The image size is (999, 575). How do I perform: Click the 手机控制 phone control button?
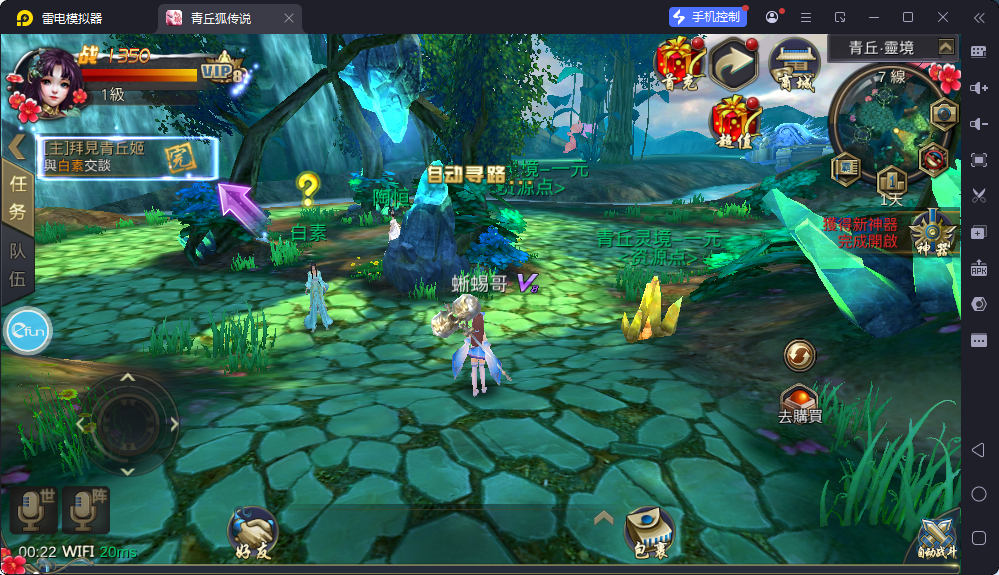point(707,17)
